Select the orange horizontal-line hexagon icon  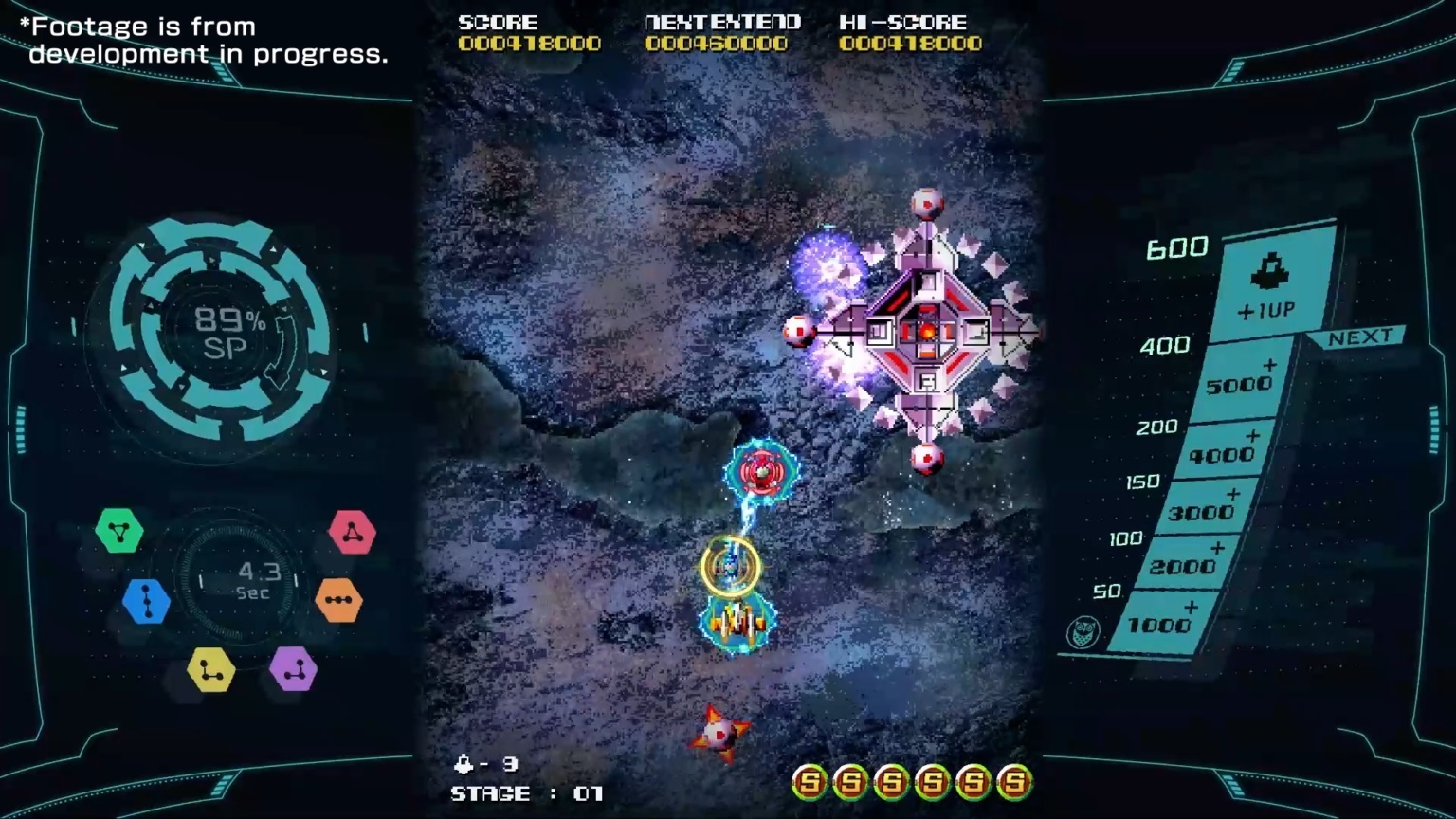[x=338, y=601]
